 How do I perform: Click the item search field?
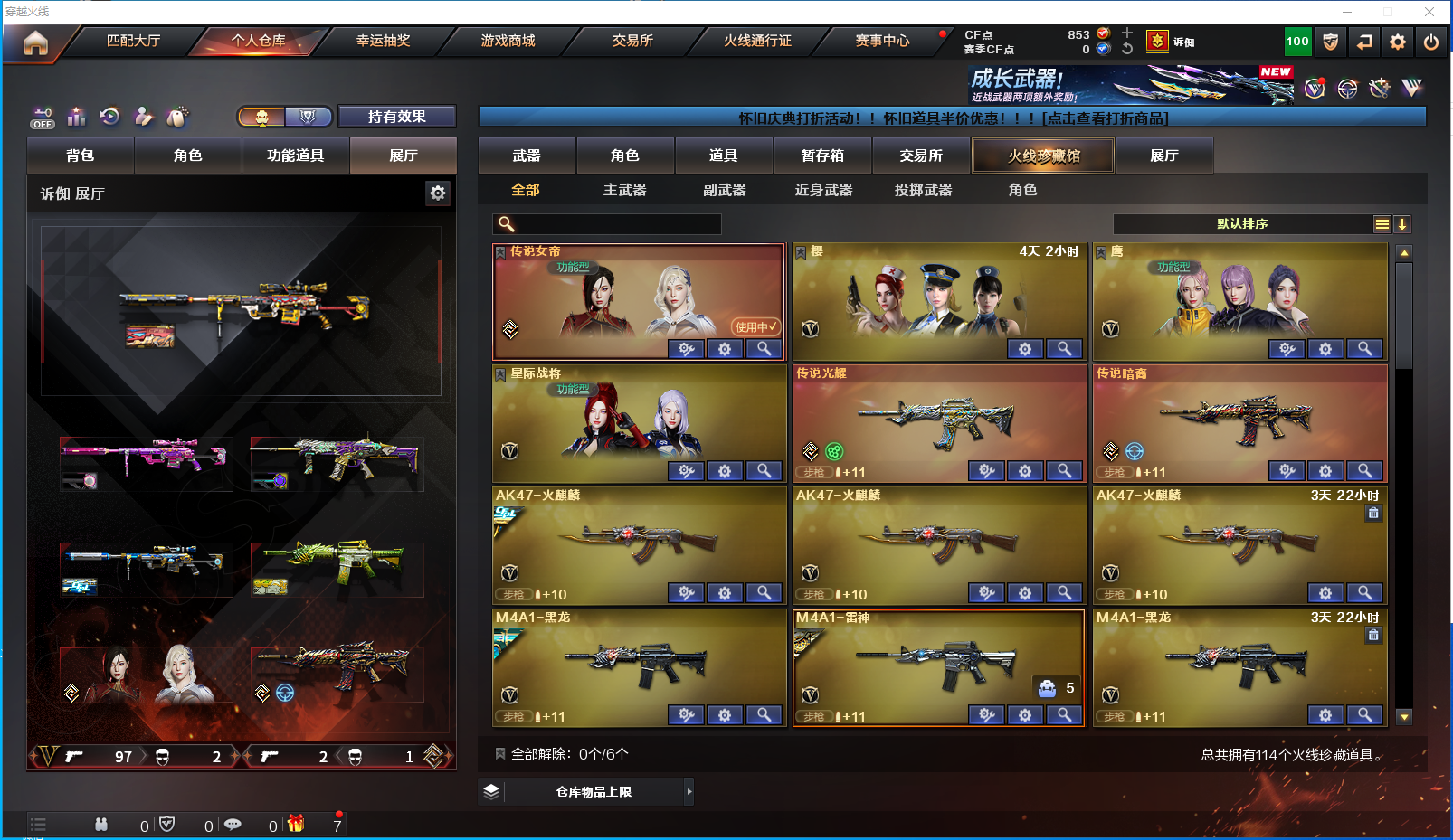615,224
